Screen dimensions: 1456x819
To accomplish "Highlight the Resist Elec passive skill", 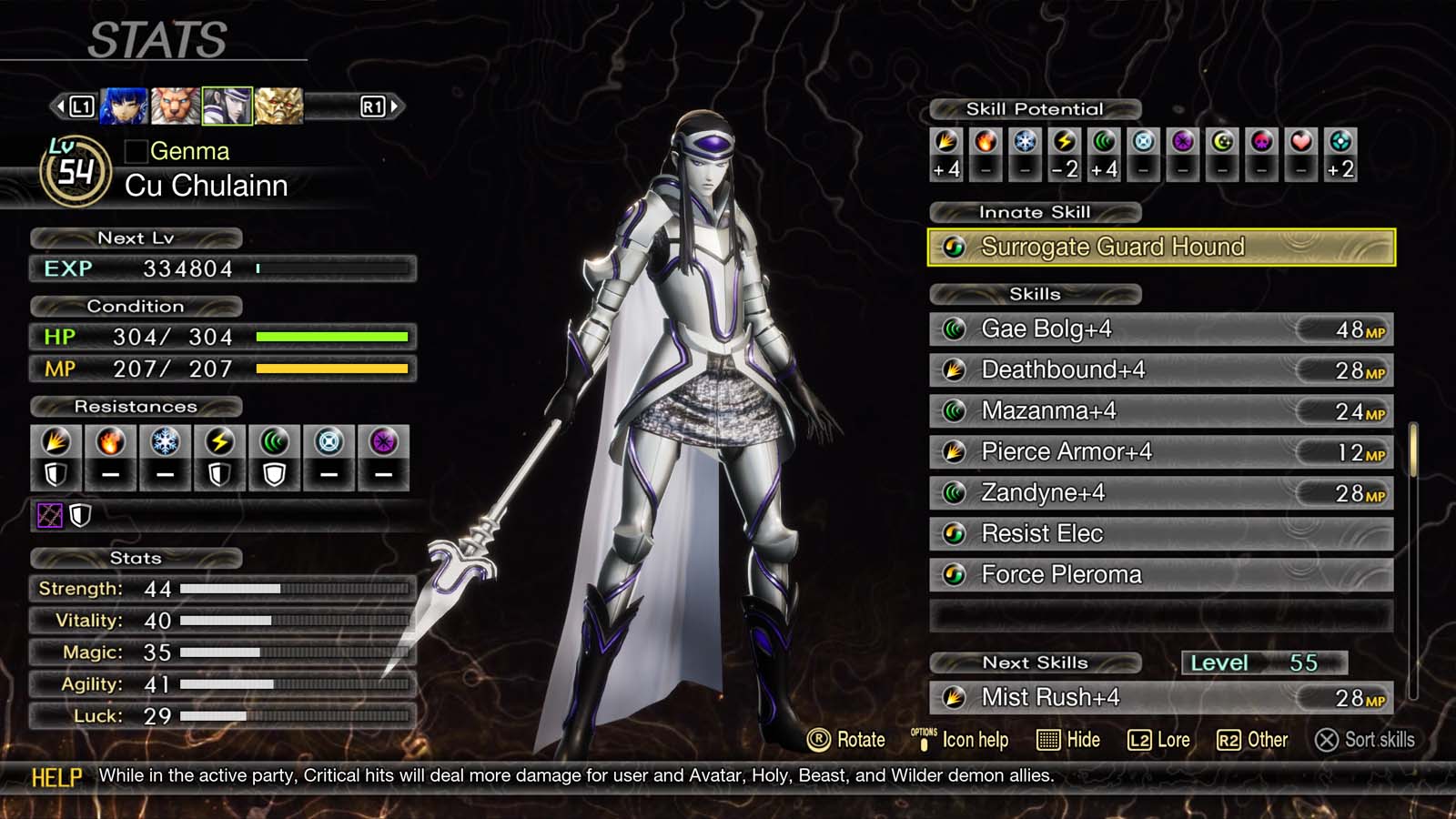I will point(1160,534).
